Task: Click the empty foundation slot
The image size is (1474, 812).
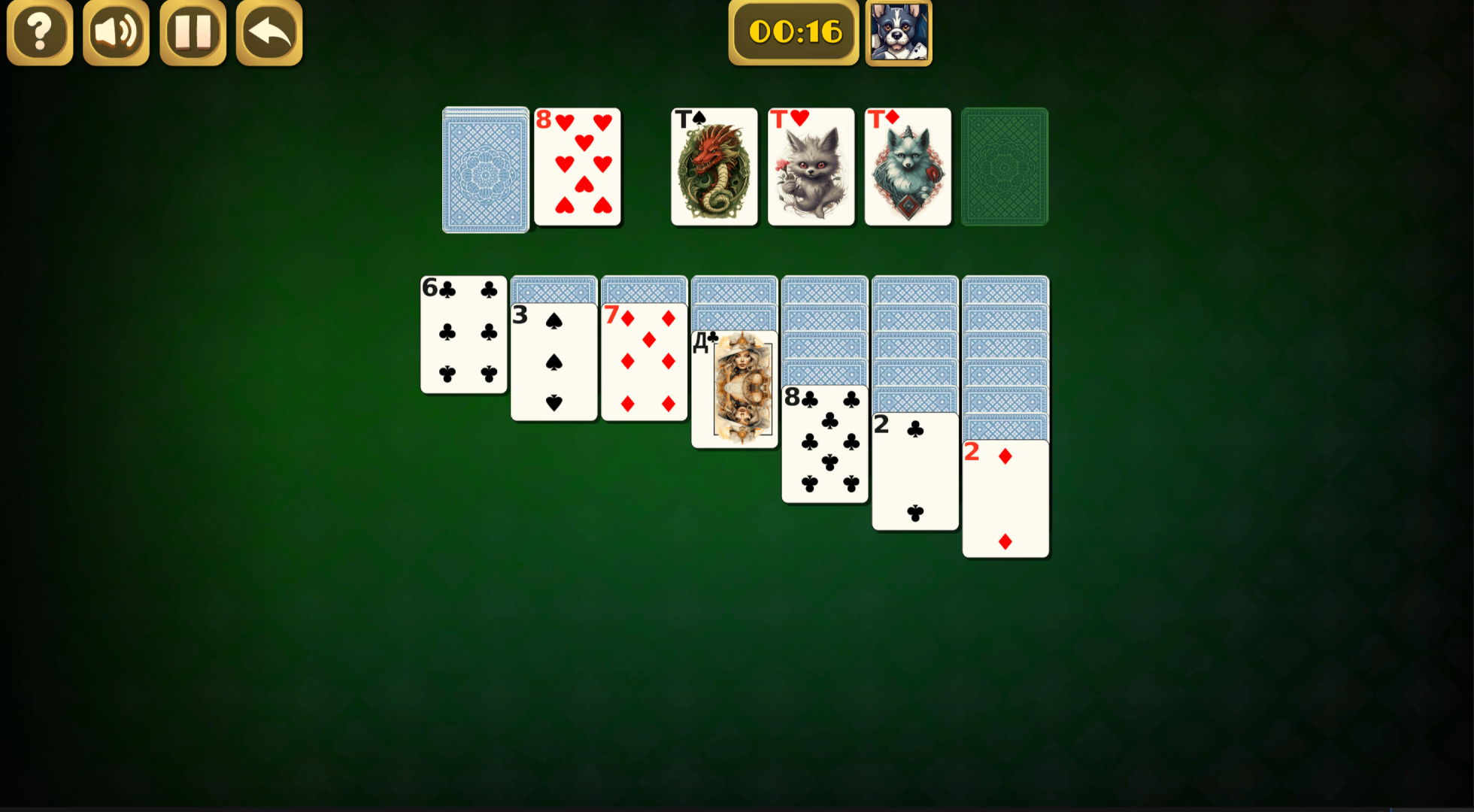Action: click(1005, 167)
